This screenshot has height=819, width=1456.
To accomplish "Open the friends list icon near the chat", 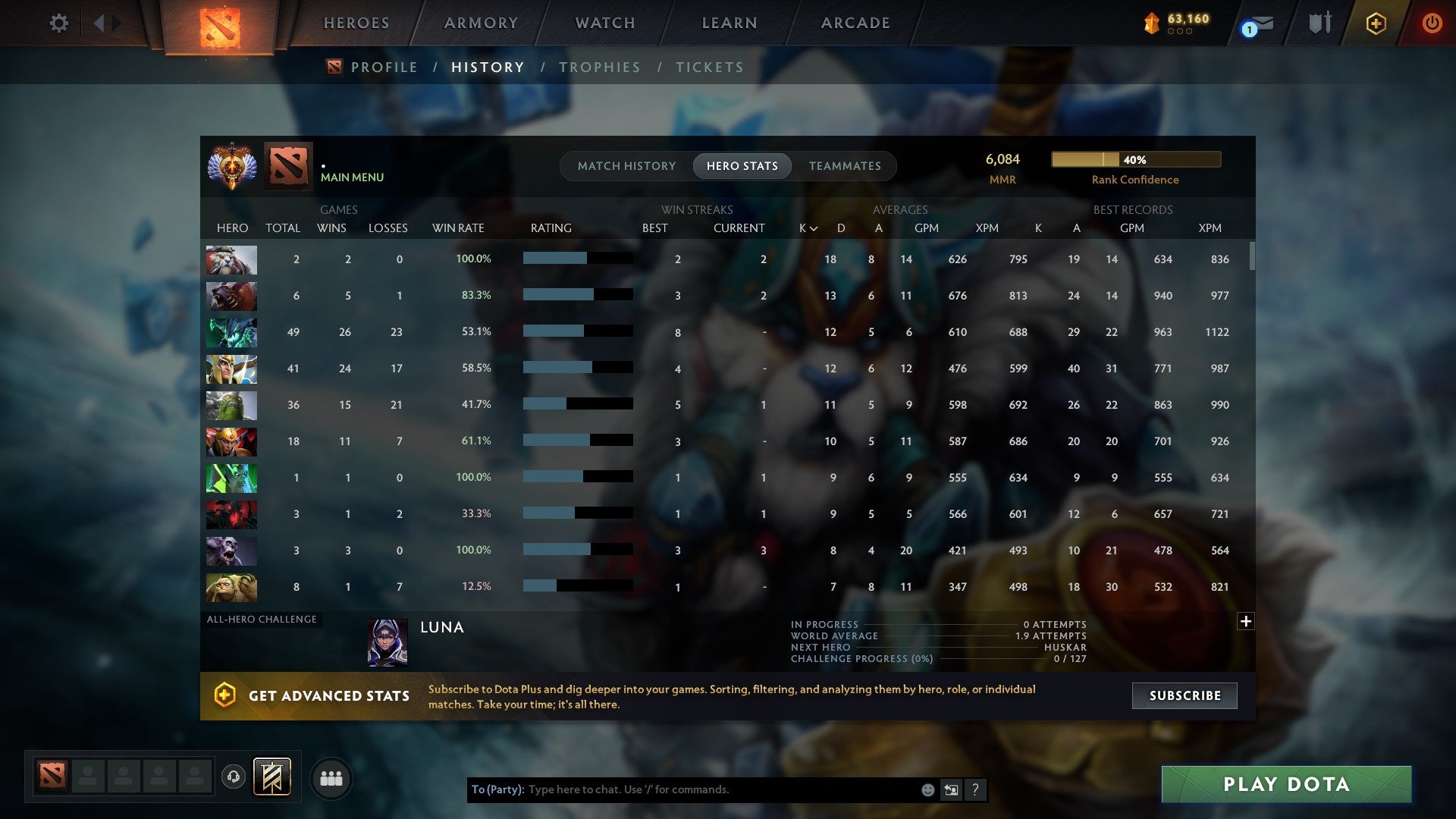I will pos(331,777).
